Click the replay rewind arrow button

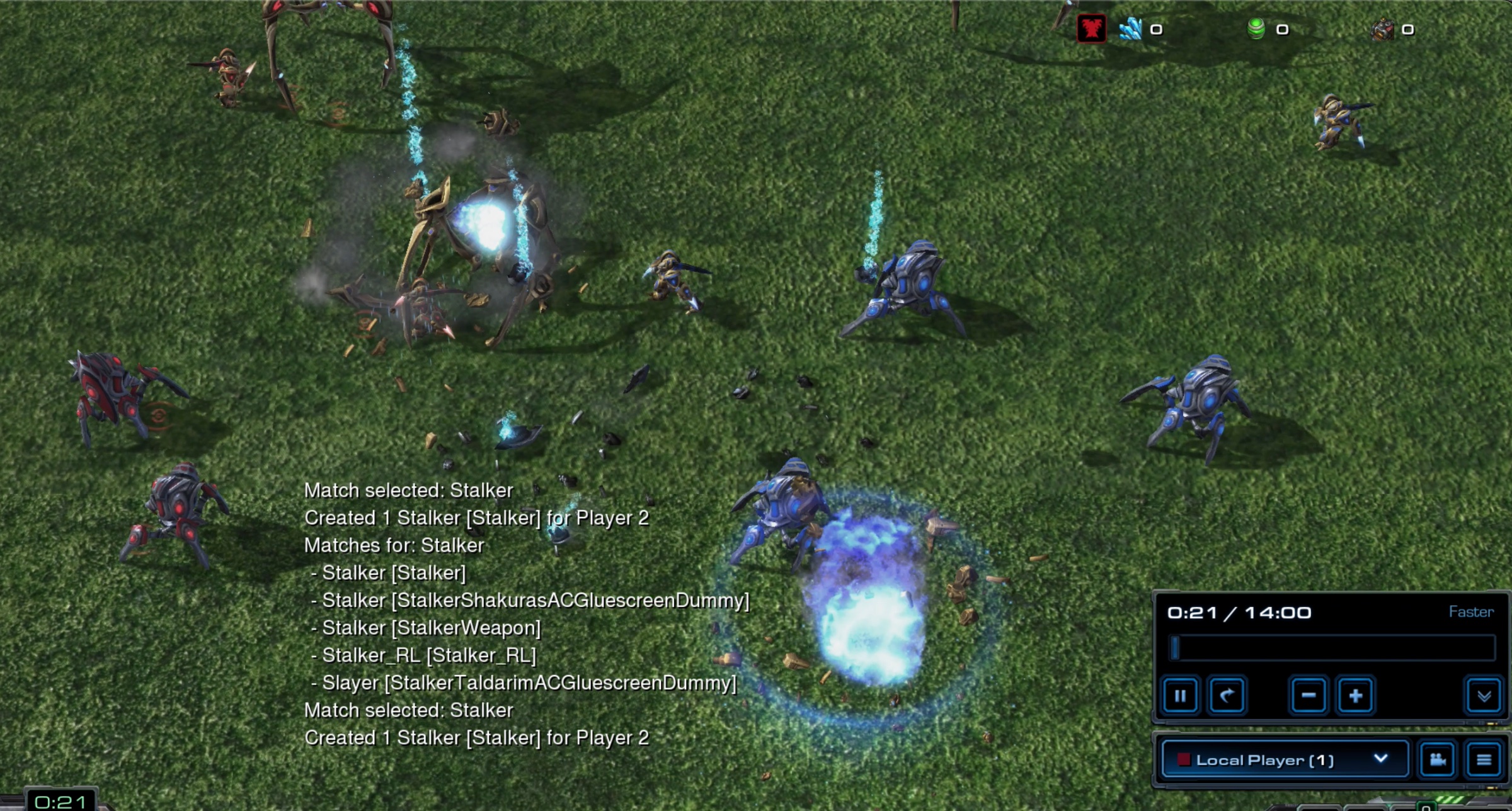1226,696
